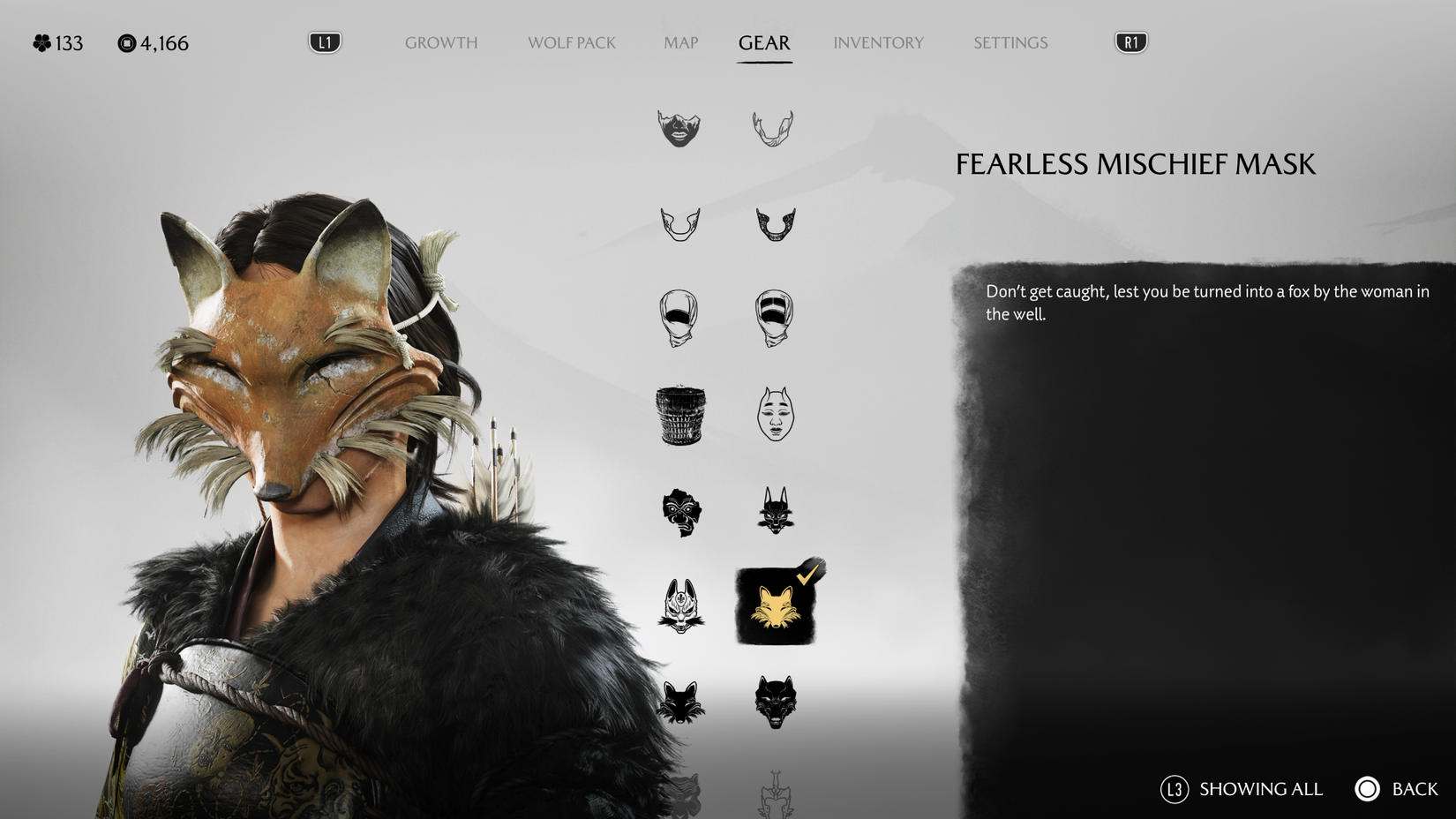The image size is (1456, 819).
Task: Select the grimacing oni demon mask icon
Action: coord(680,513)
